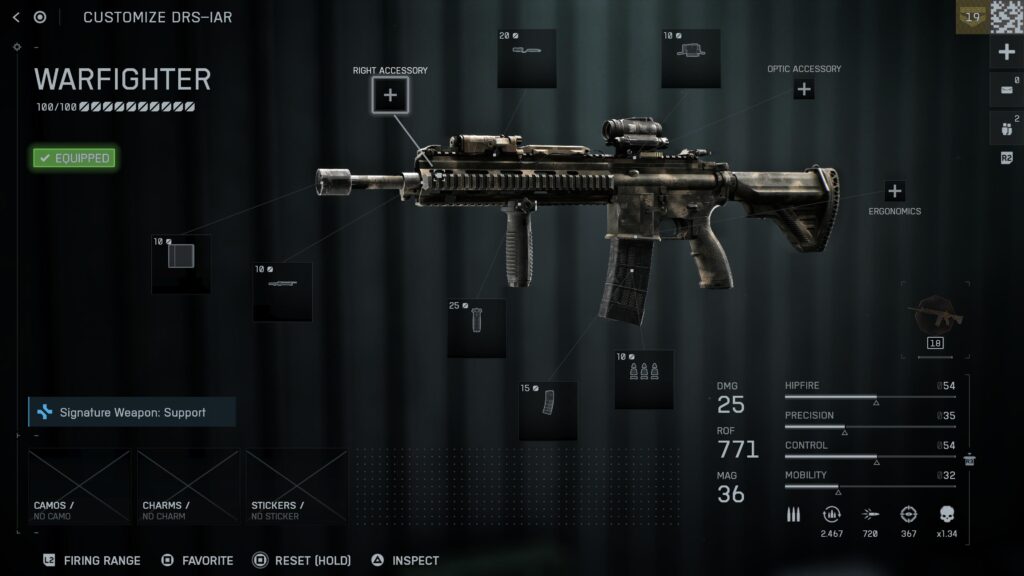This screenshot has width=1024, height=576.
Task: Select the top rail accessory slot
Action: click(x=527, y=58)
